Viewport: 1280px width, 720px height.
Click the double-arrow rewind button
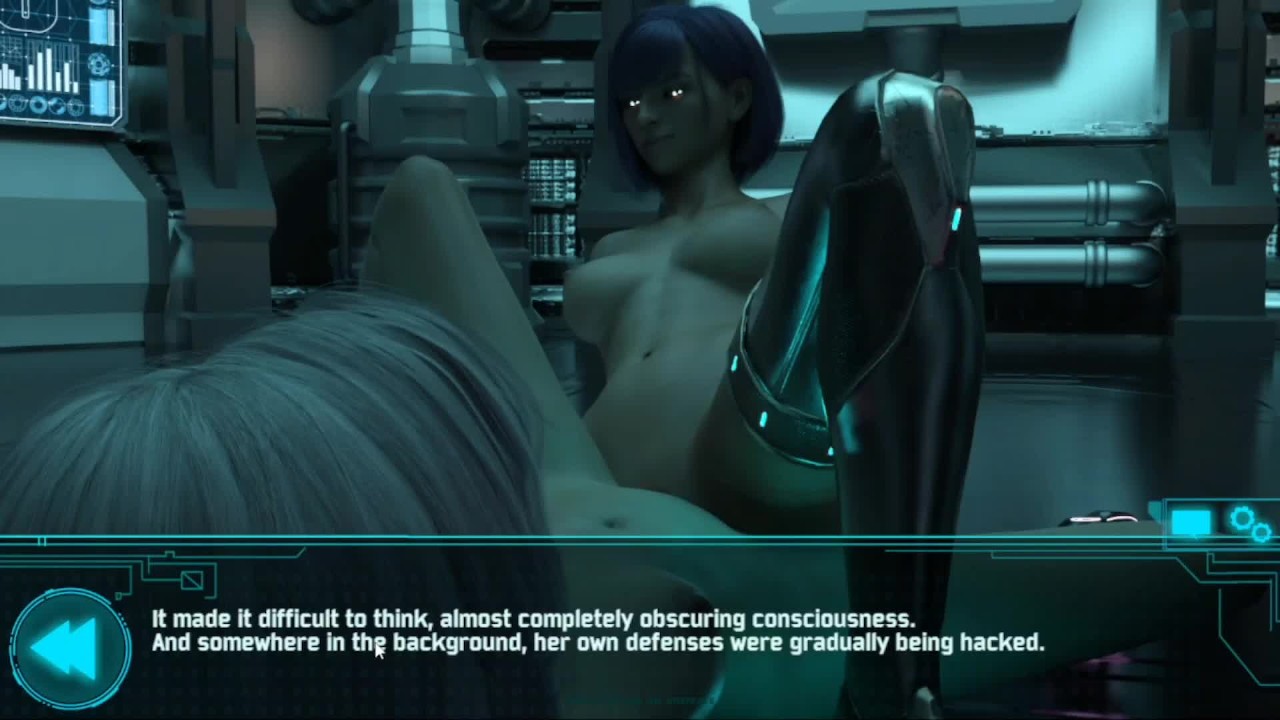pos(68,648)
